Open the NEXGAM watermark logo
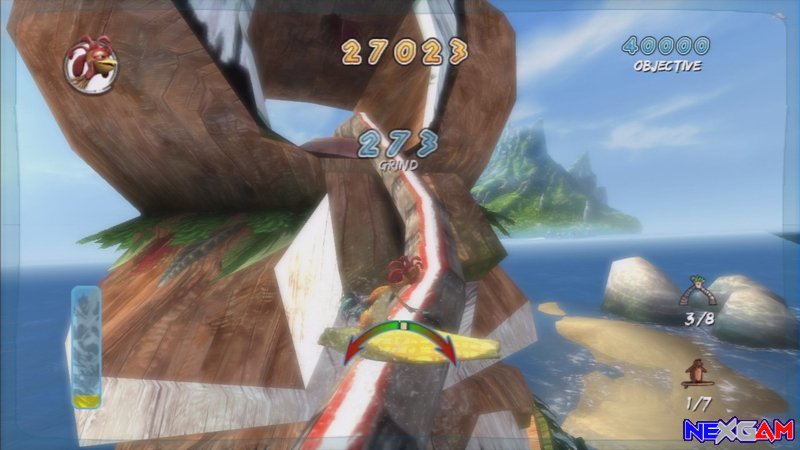 [739, 430]
